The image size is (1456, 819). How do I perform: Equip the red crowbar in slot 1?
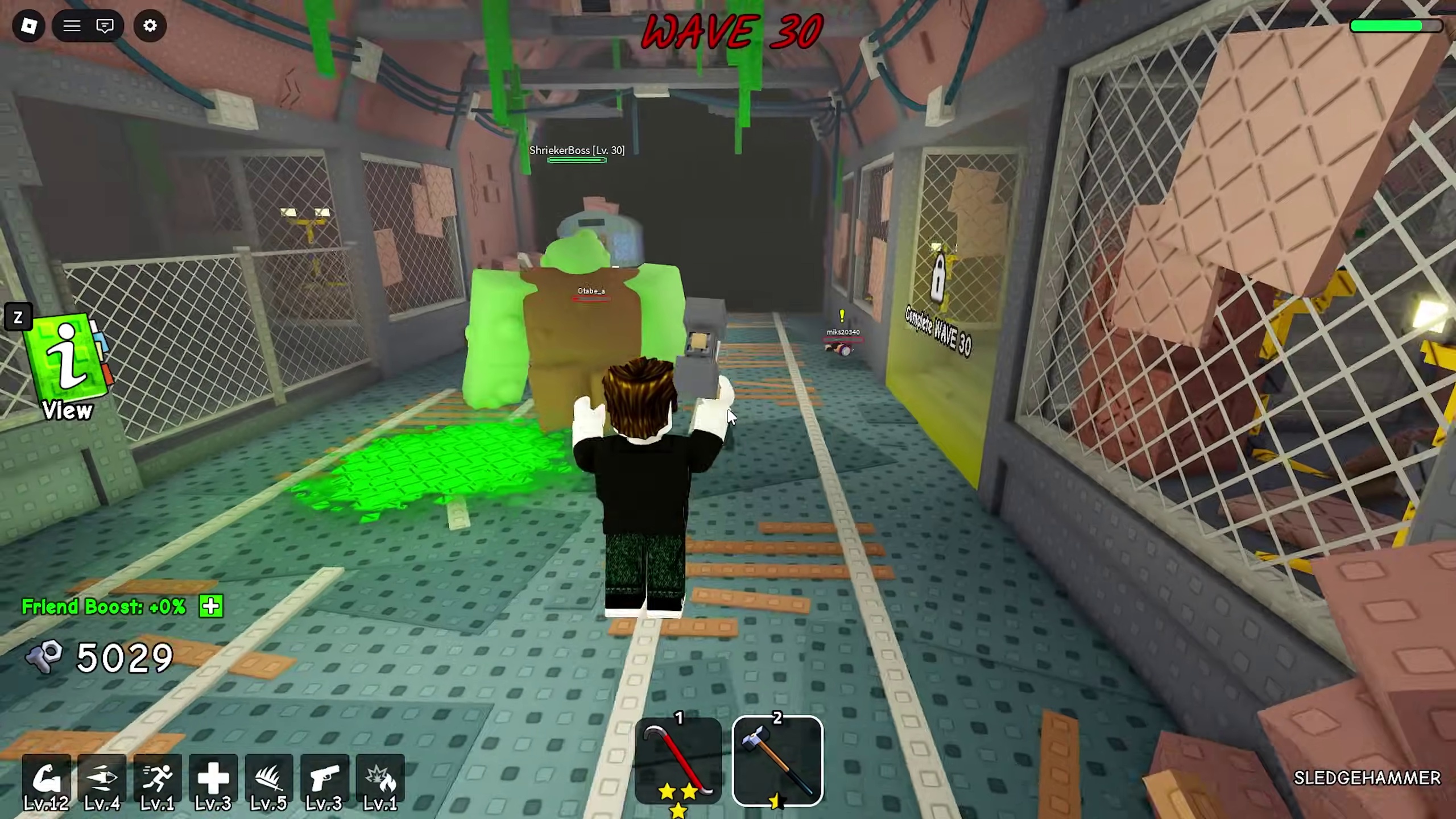pyautogui.click(x=678, y=761)
